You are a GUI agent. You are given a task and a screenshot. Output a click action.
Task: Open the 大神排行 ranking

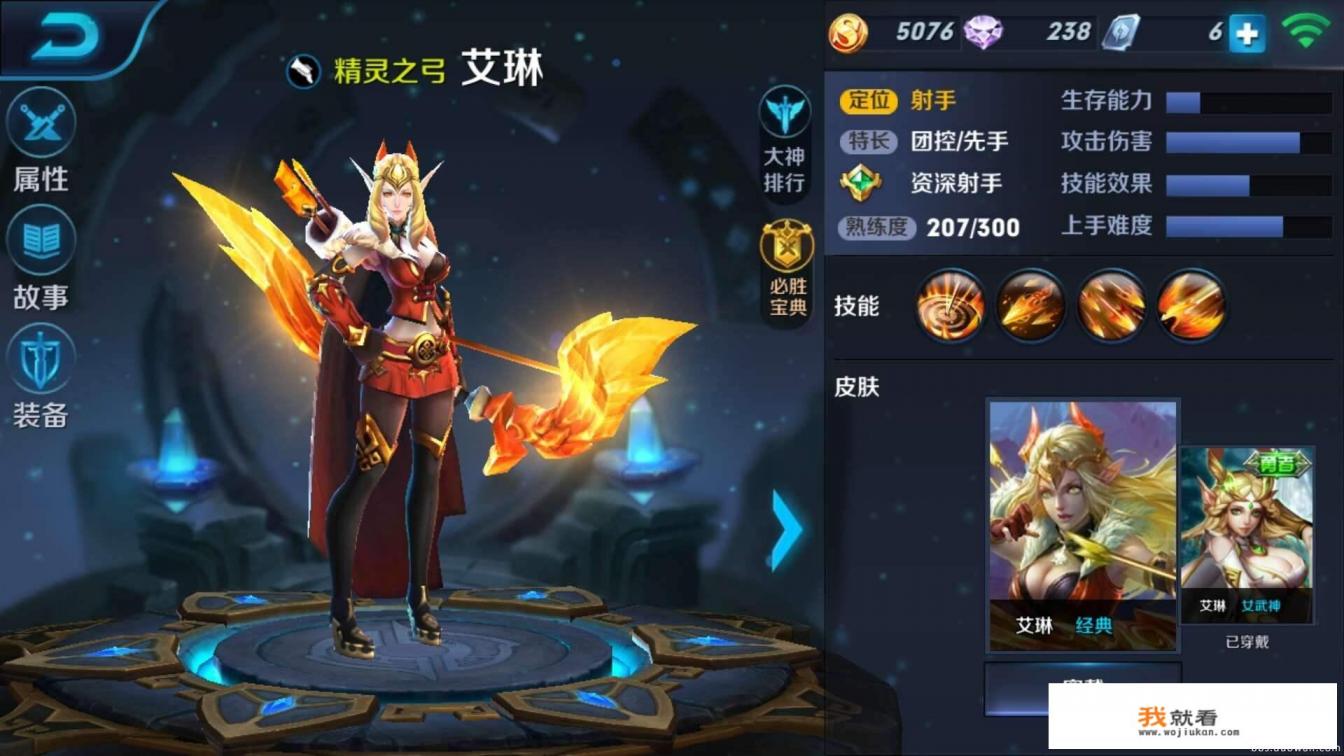[x=785, y=139]
